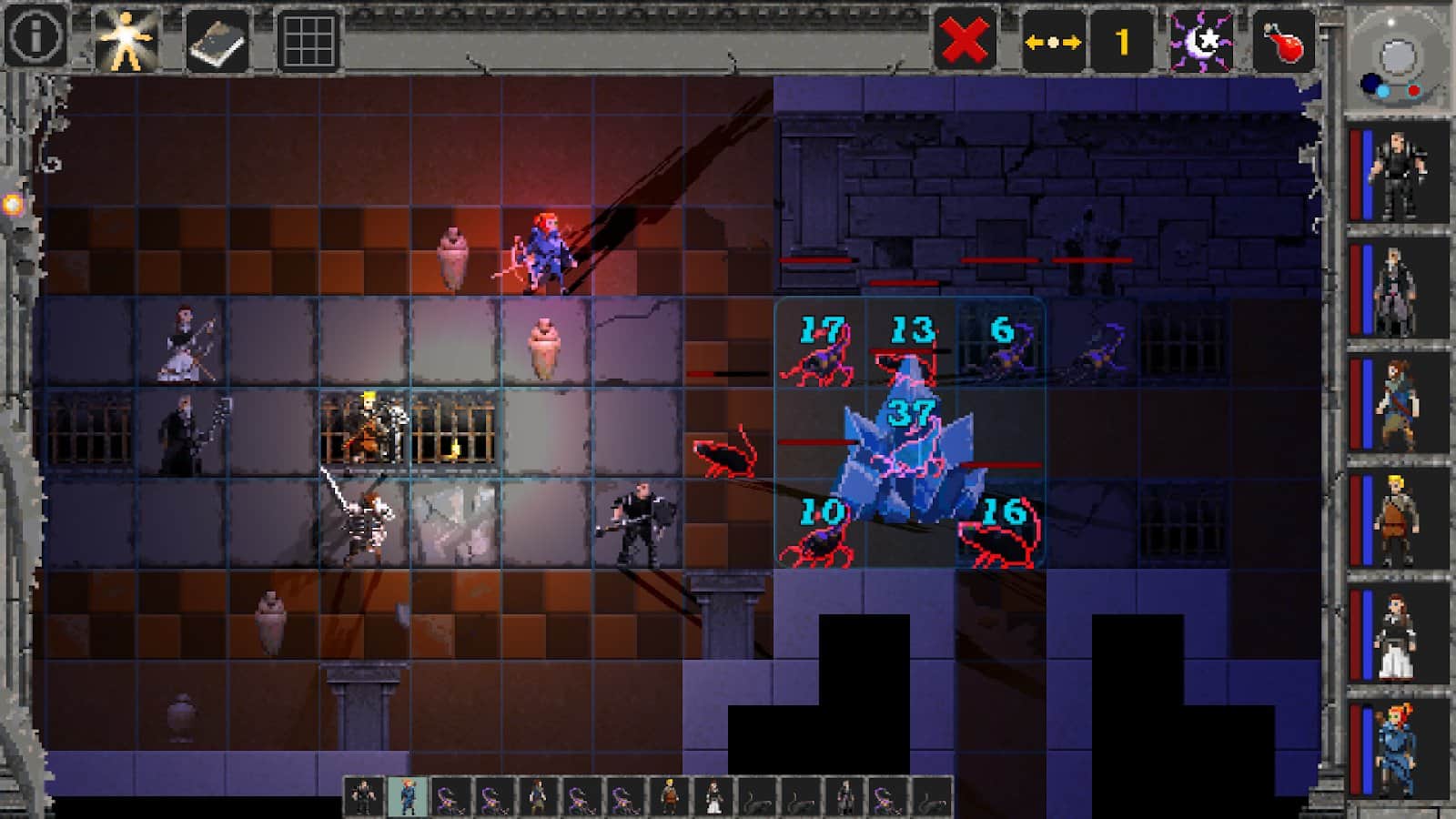Select the yellow number 1 button

pyautogui.click(x=1122, y=41)
